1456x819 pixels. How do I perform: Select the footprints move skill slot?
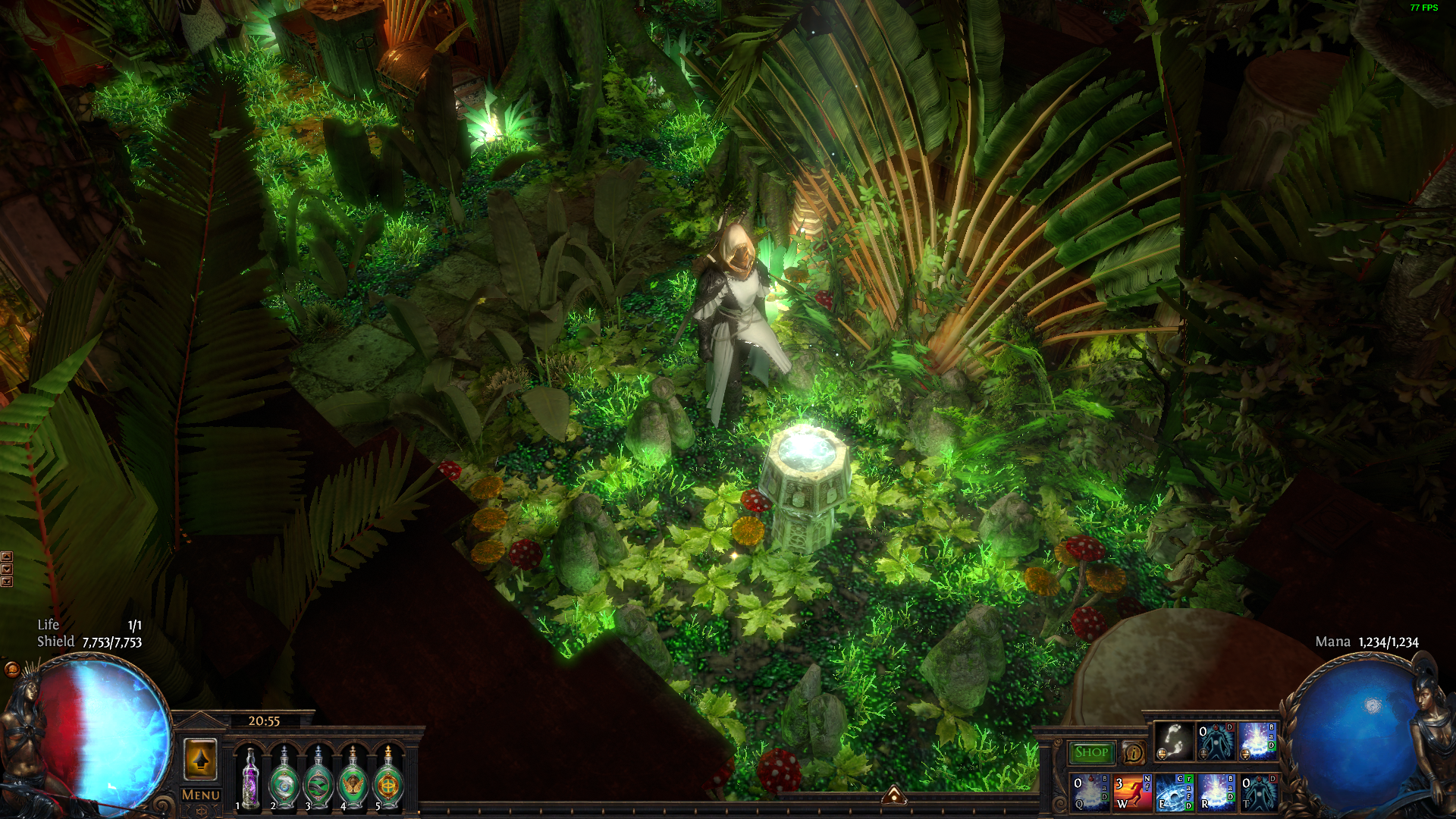1173,741
